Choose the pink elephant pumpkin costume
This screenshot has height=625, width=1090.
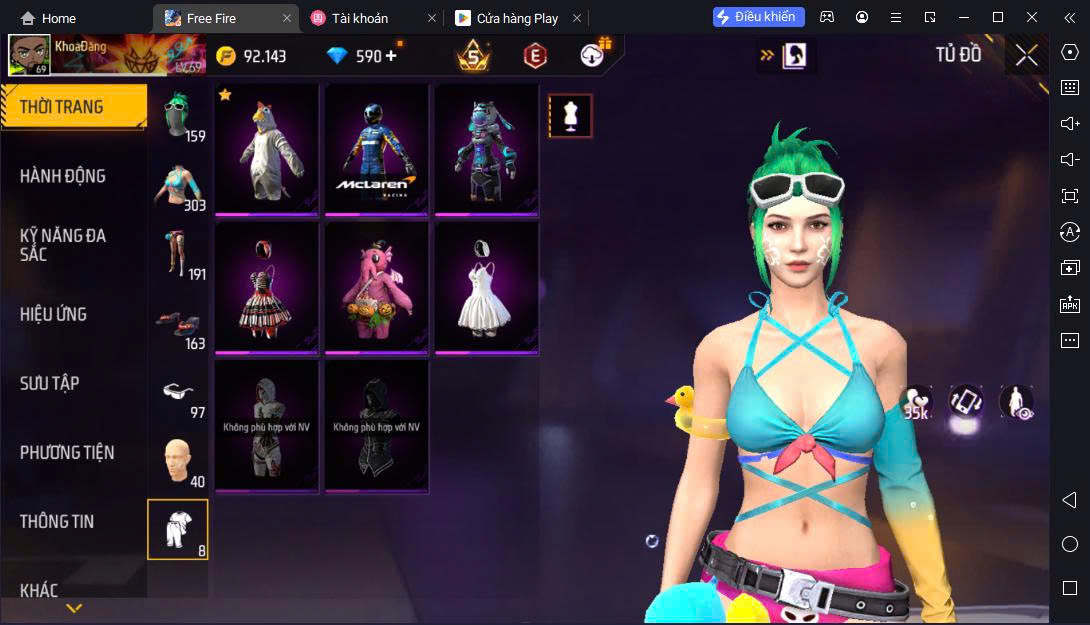pyautogui.click(x=377, y=287)
